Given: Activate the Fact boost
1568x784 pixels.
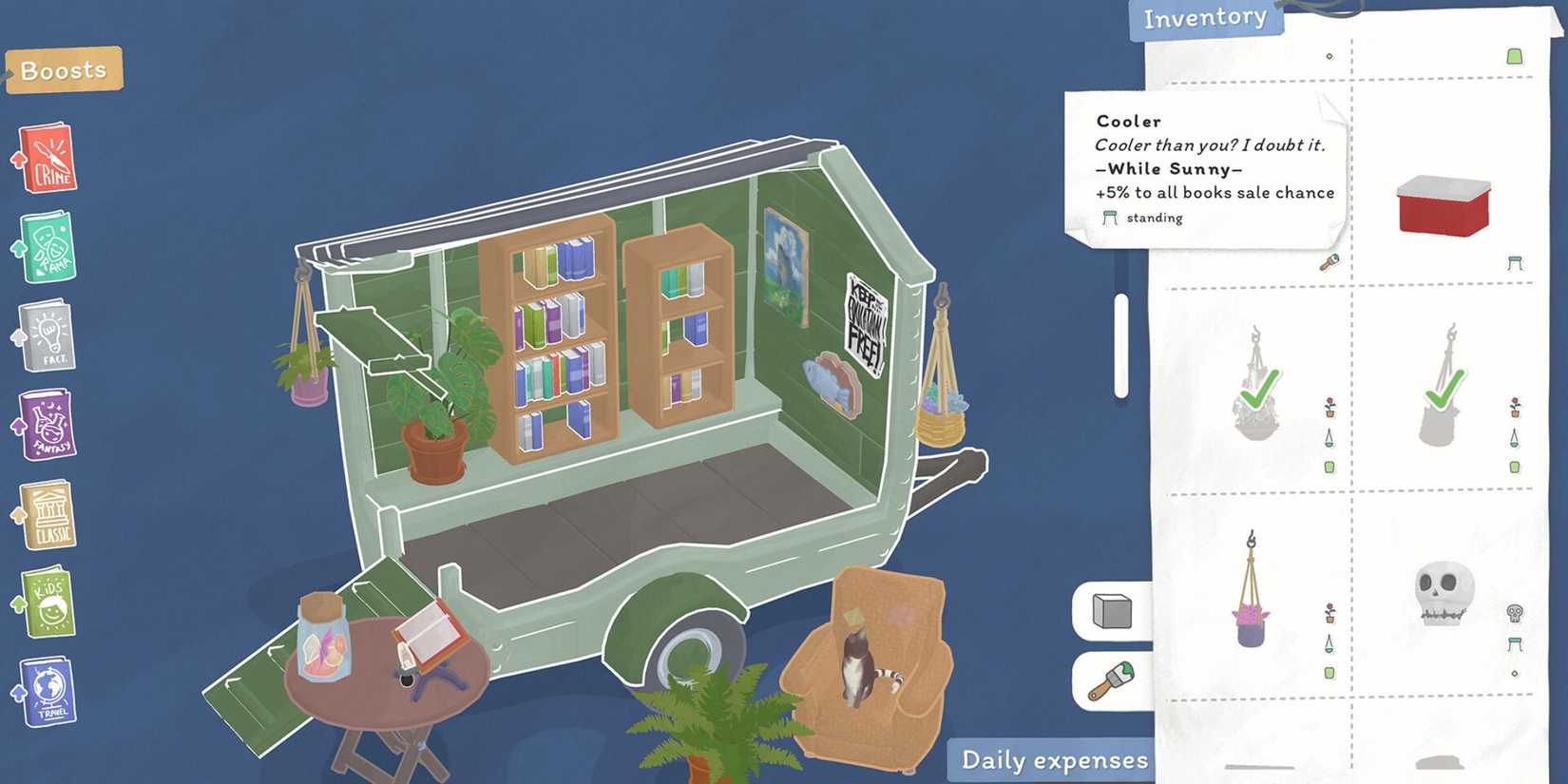Looking at the screenshot, I should pyautogui.click(x=48, y=335).
